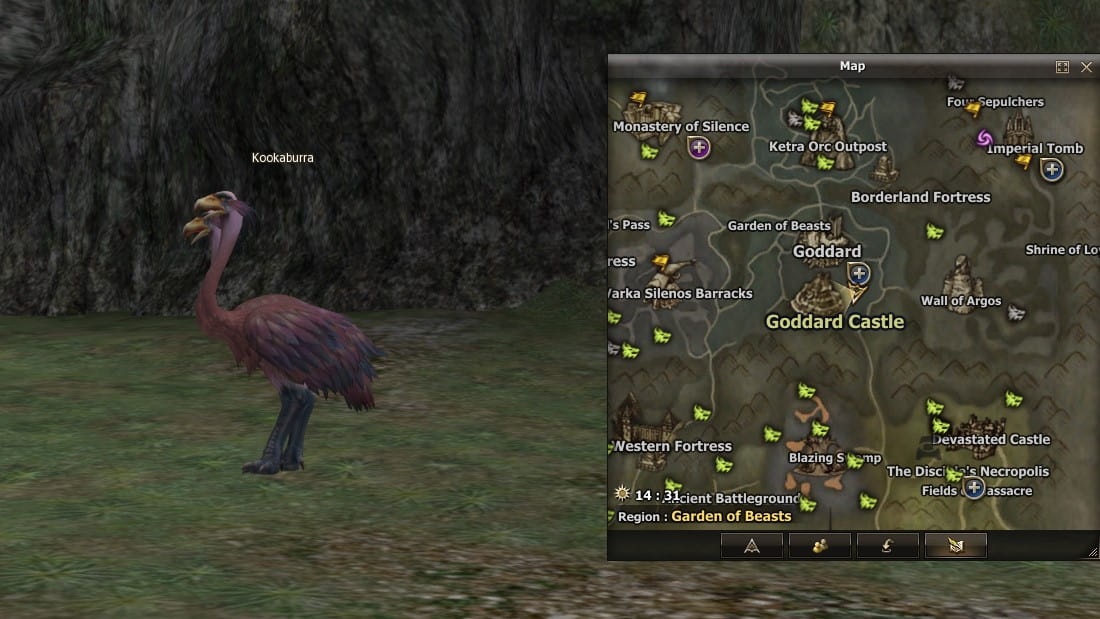Grab the map window resize corner
The width and height of the screenshot is (1100, 619).
point(1093,553)
